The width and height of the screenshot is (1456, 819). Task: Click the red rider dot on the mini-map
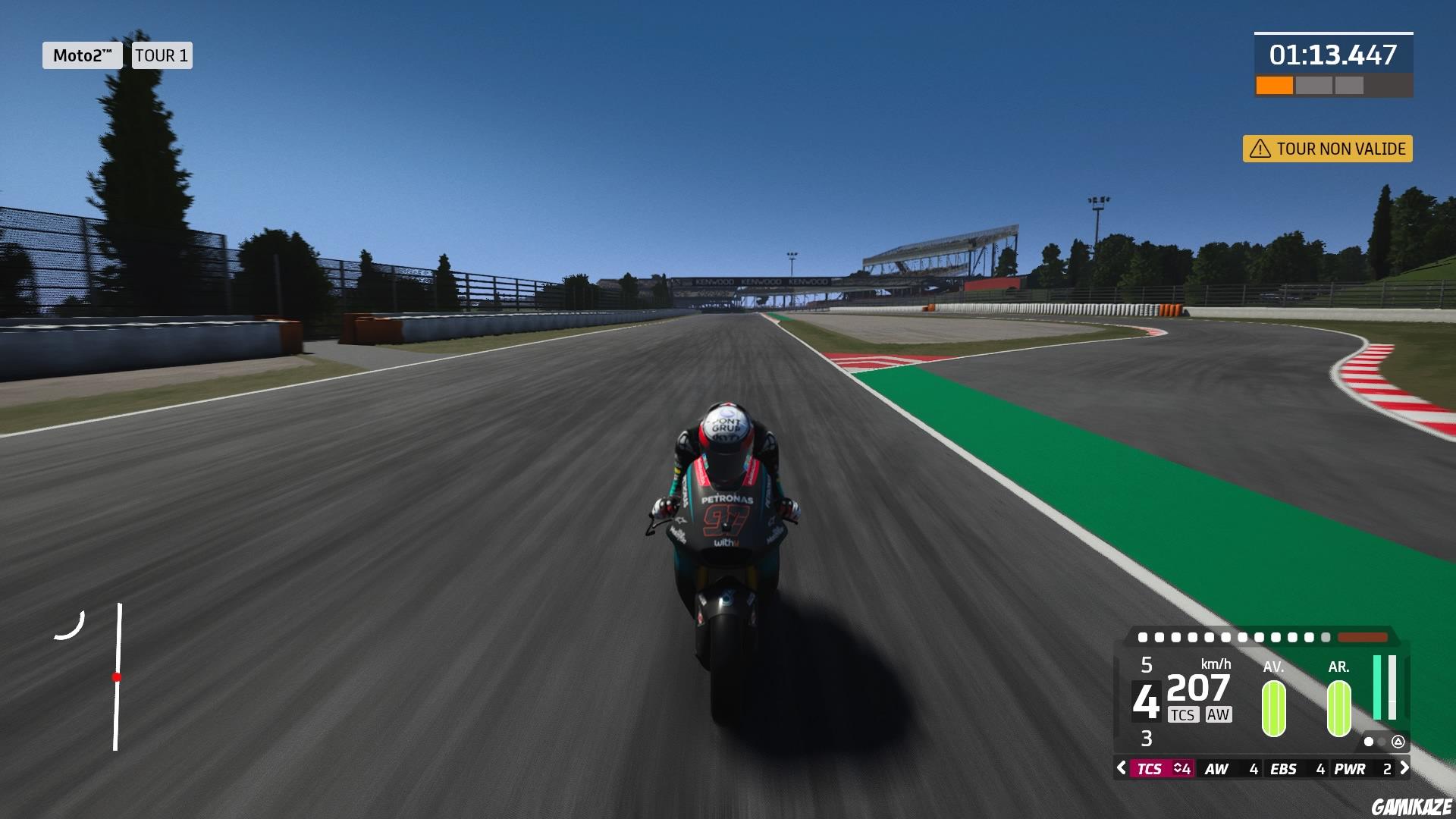pyautogui.click(x=118, y=675)
